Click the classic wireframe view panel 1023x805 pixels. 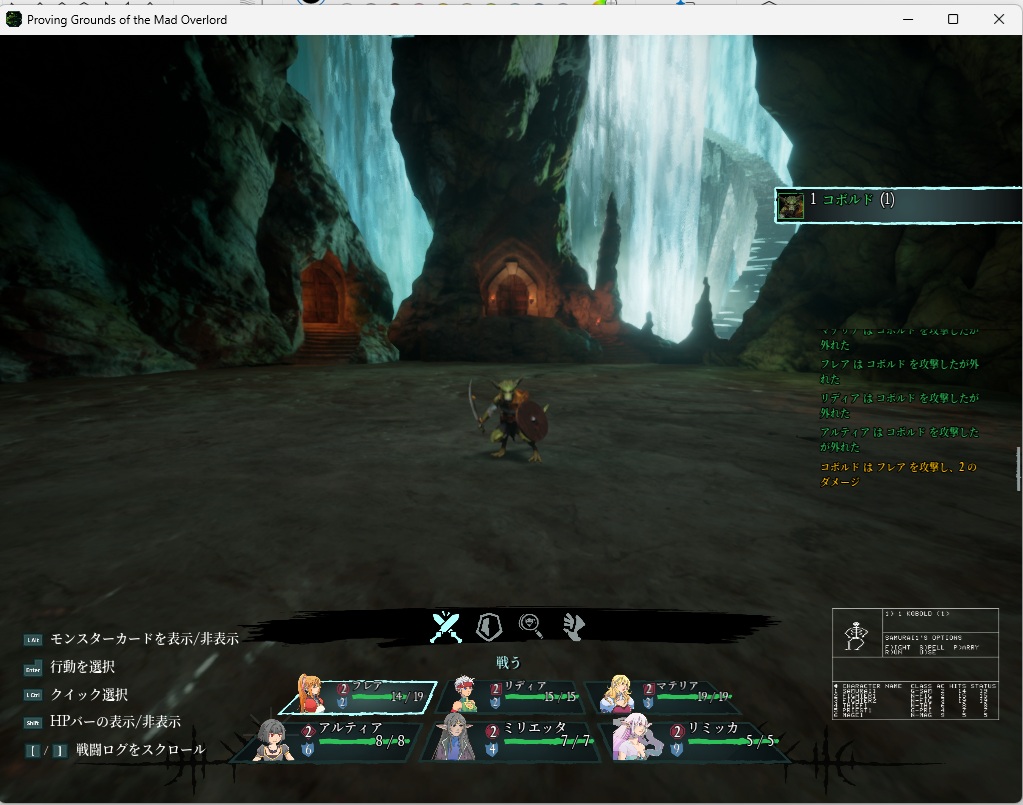[915, 664]
